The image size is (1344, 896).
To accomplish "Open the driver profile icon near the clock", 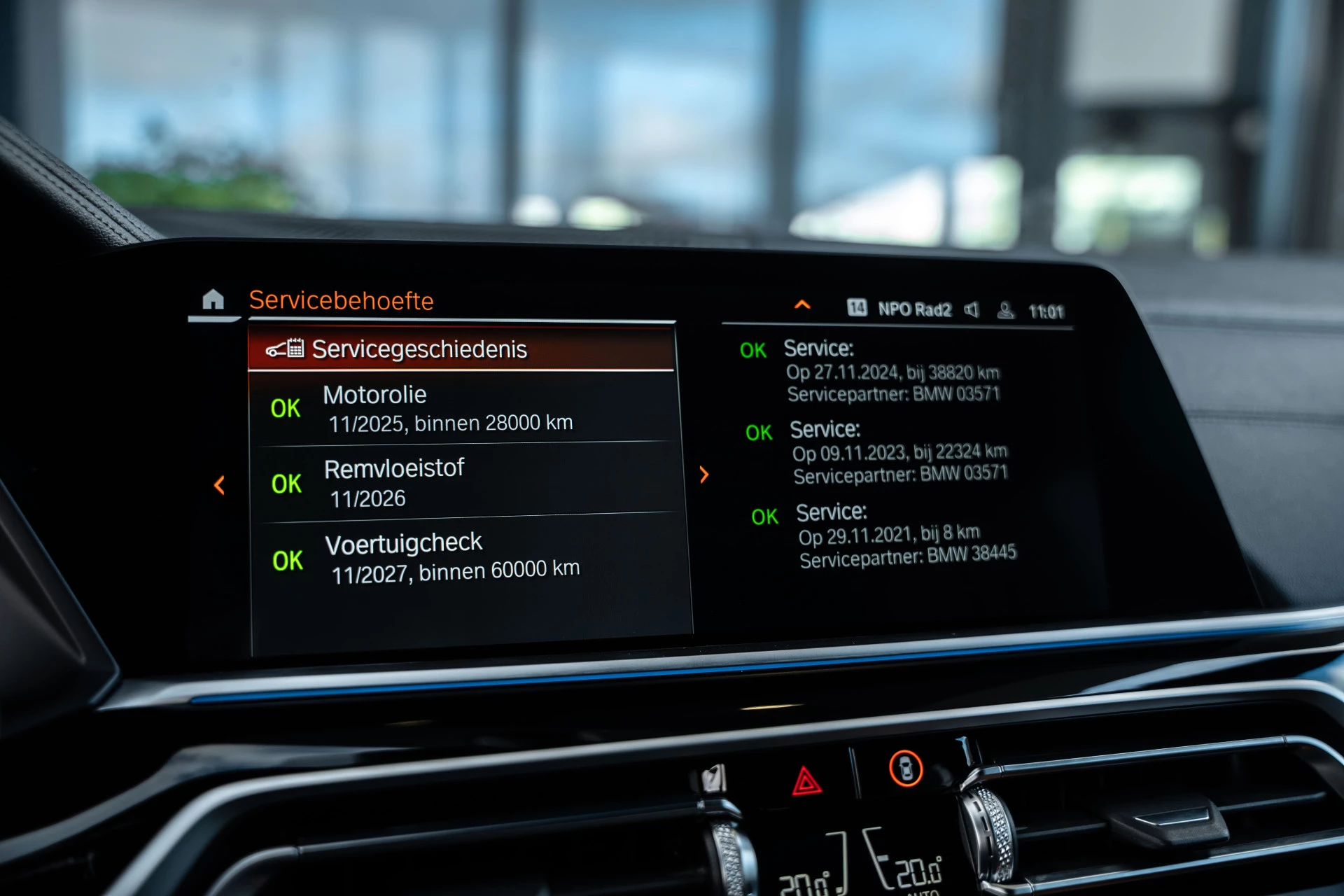I will coord(1006,311).
